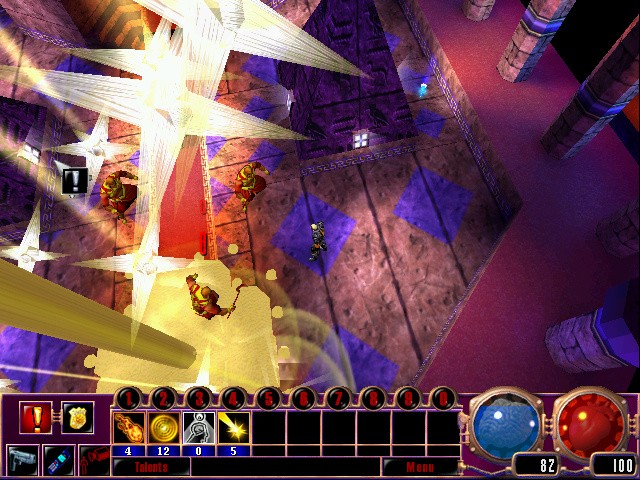The height and width of the screenshot is (480, 640).
Task: Use the yellow starburst talent icon
Action: (233, 428)
